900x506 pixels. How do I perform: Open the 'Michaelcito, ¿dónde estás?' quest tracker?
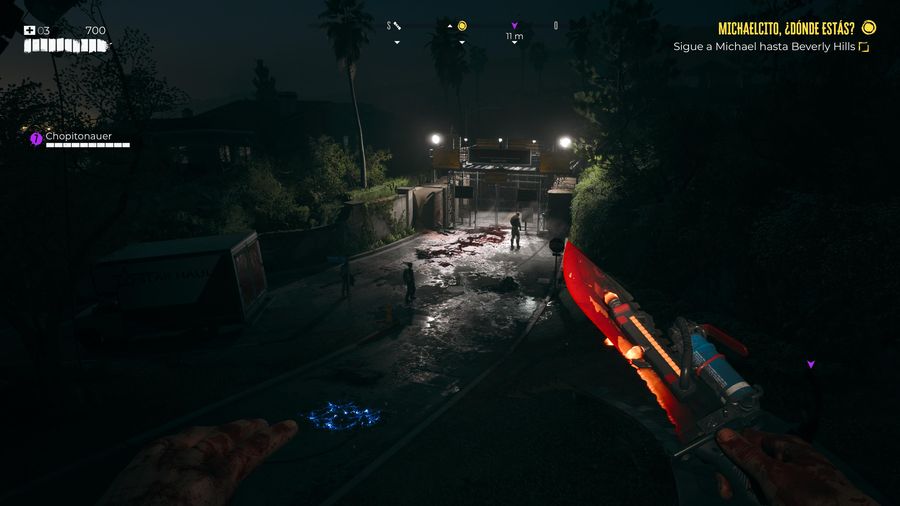(x=785, y=28)
